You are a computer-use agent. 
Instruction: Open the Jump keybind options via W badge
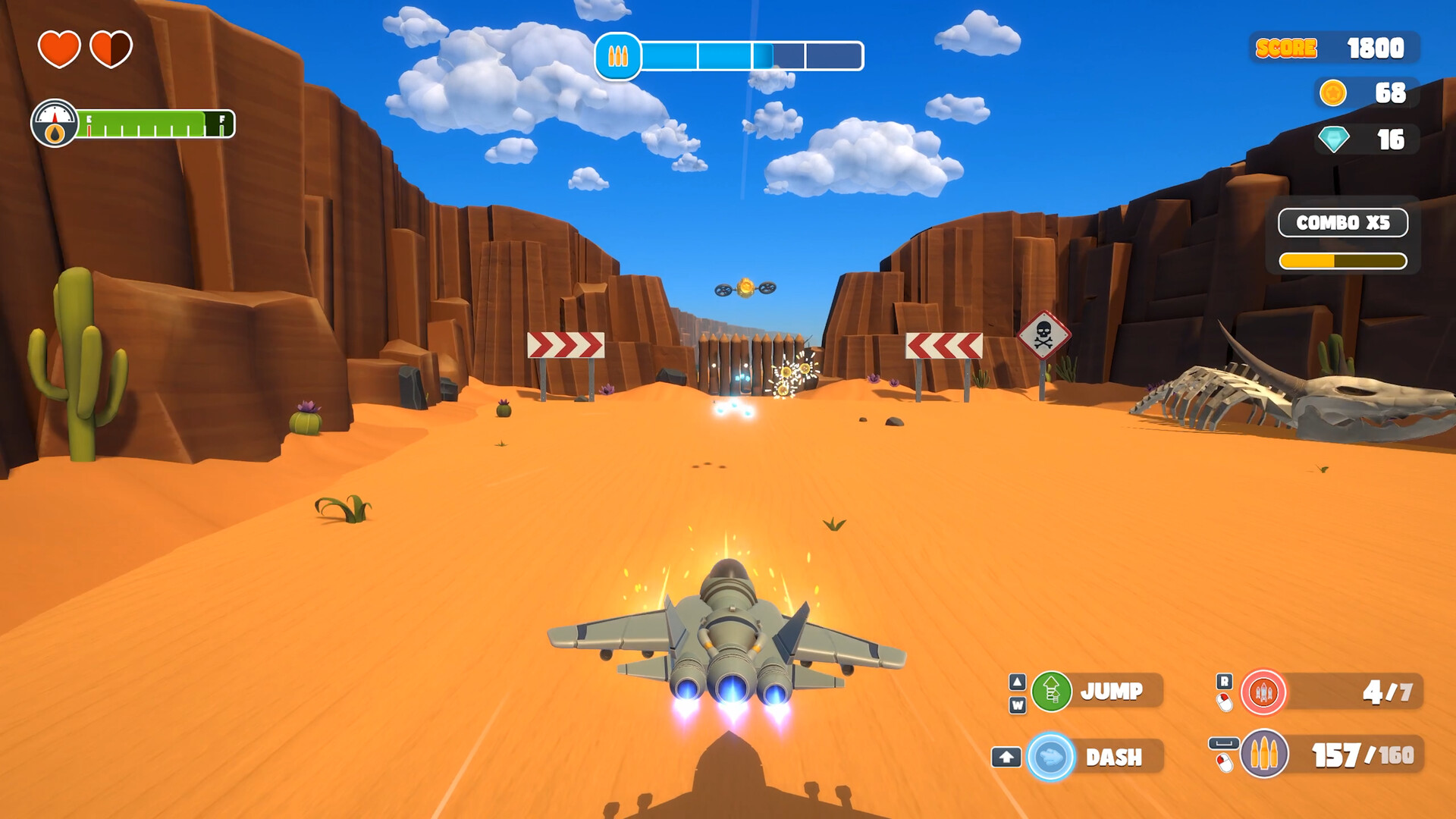click(1019, 704)
